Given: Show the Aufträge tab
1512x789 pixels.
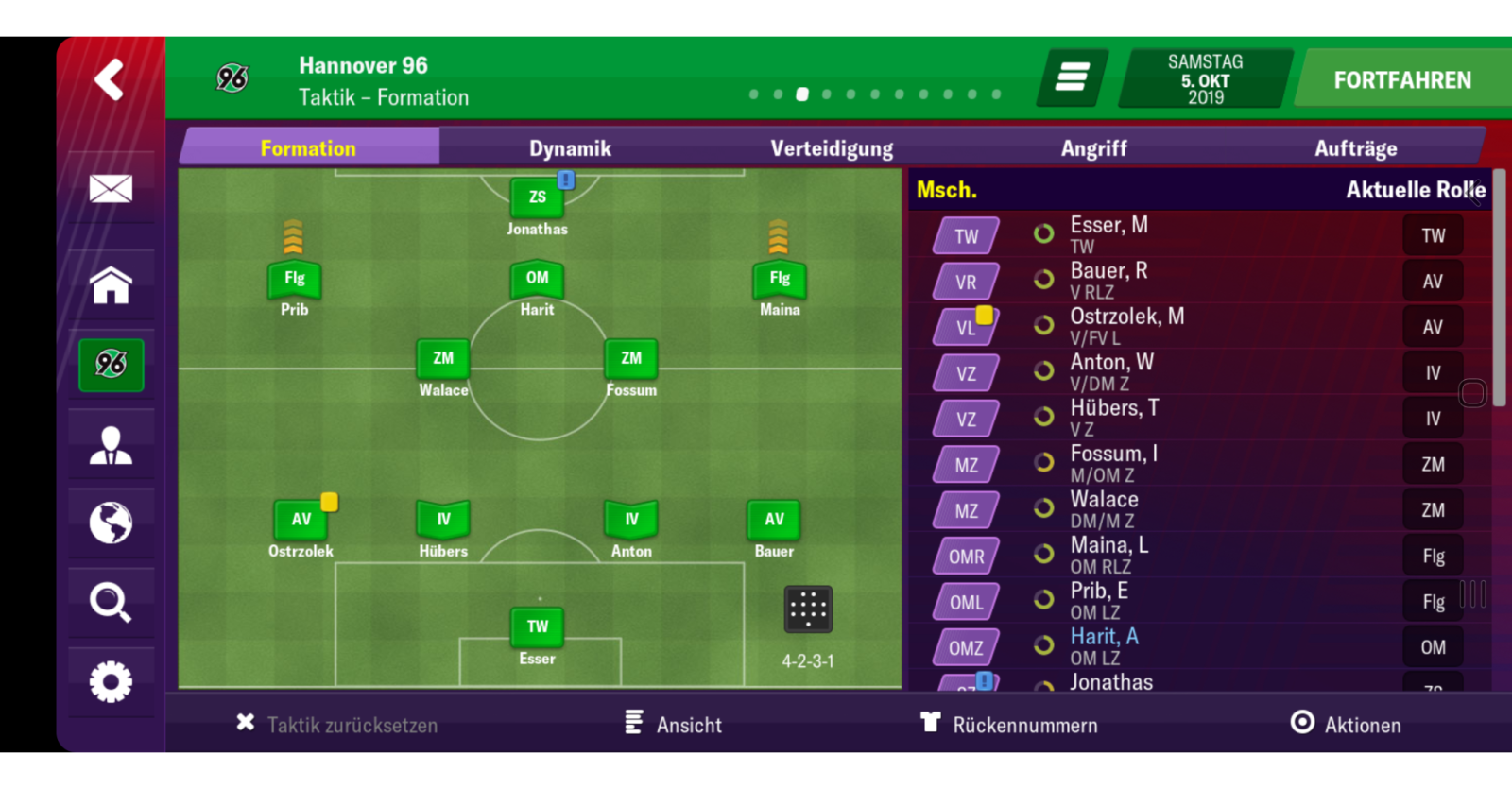Looking at the screenshot, I should point(1355,148).
